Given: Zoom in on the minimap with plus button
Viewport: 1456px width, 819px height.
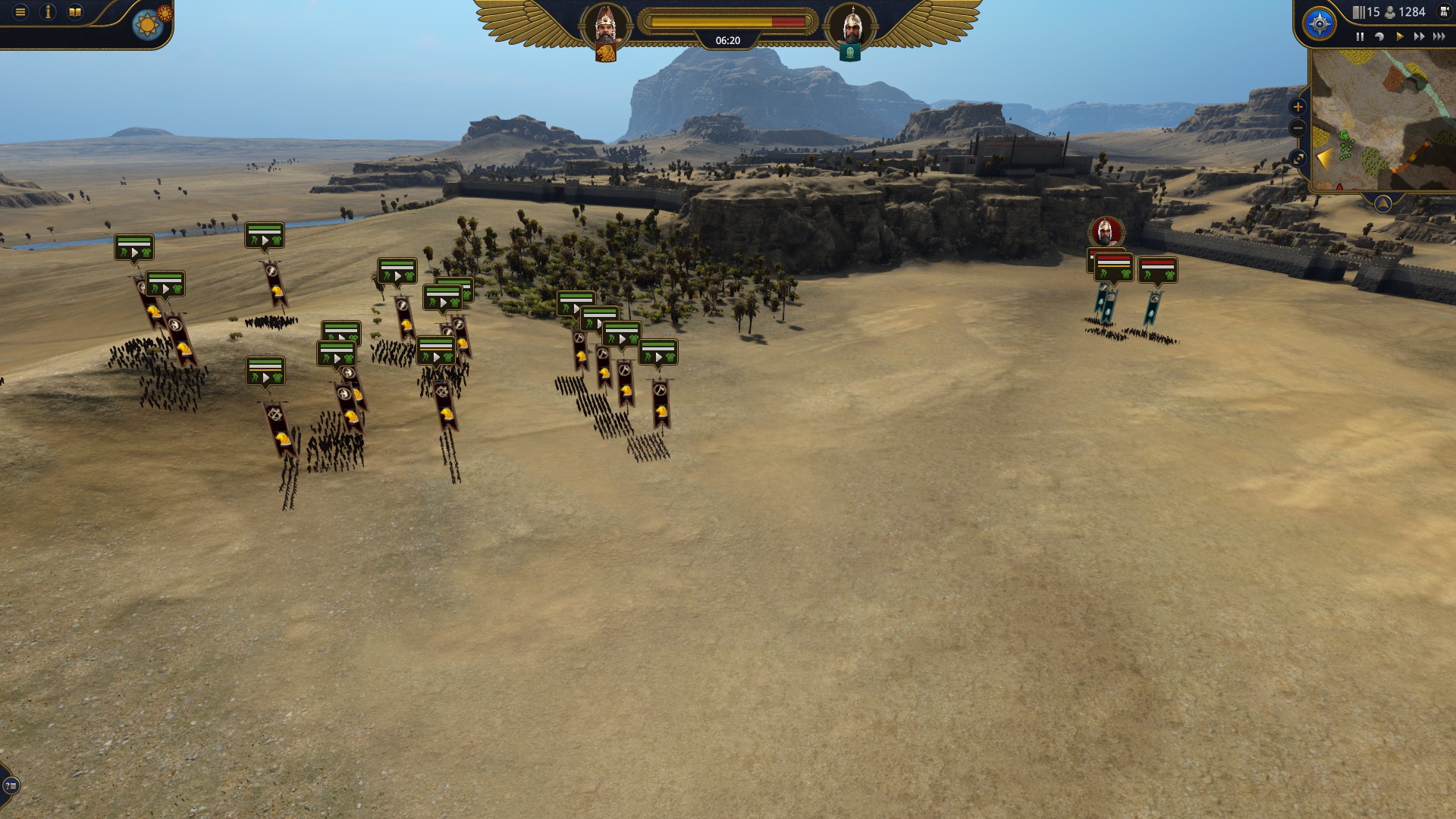Looking at the screenshot, I should pyautogui.click(x=1298, y=106).
